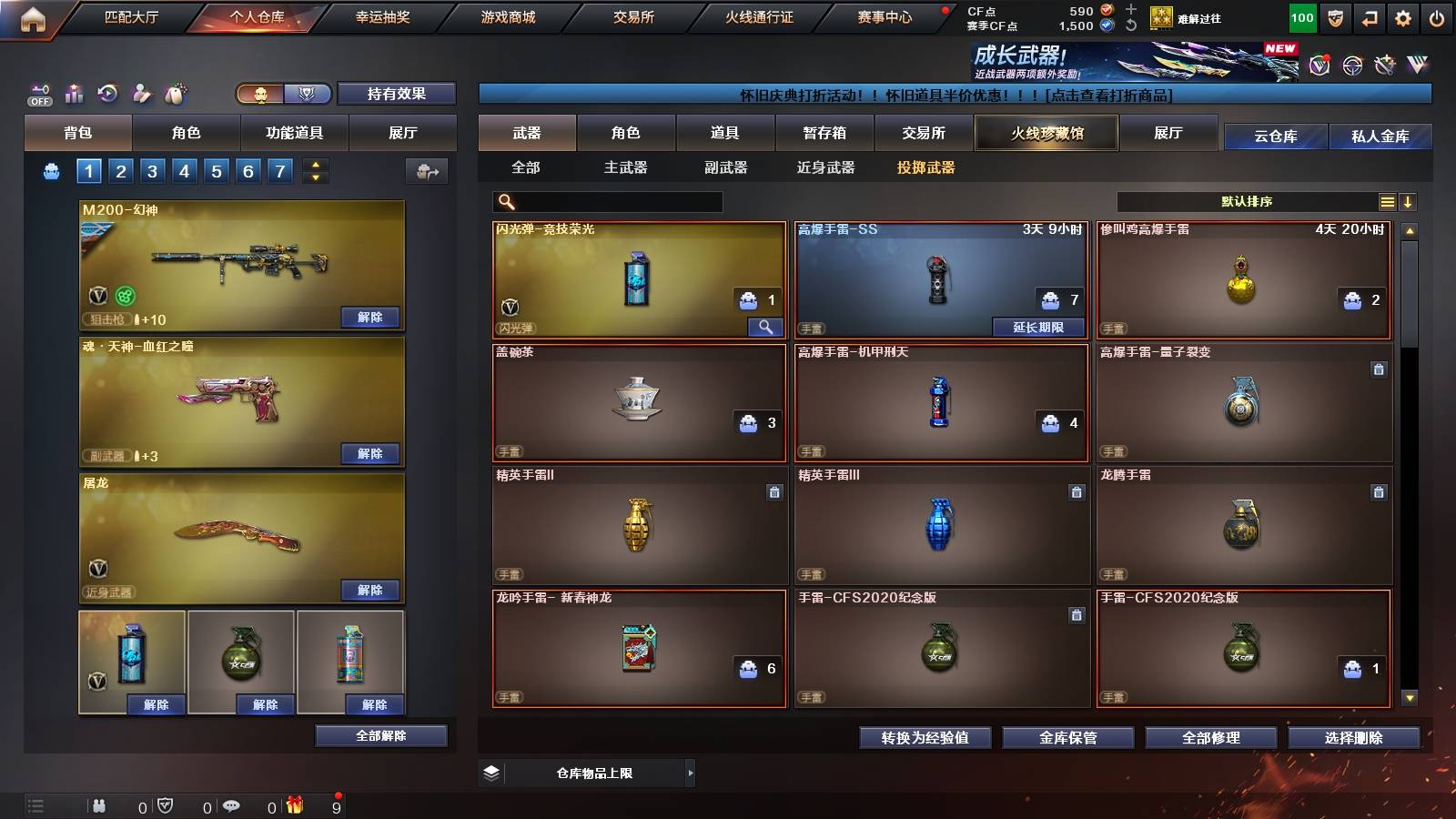This screenshot has width=1456, height=819.
Task: Click the magnifier inspect icon on 闪光弹-竞技荣光
Action: click(x=767, y=326)
